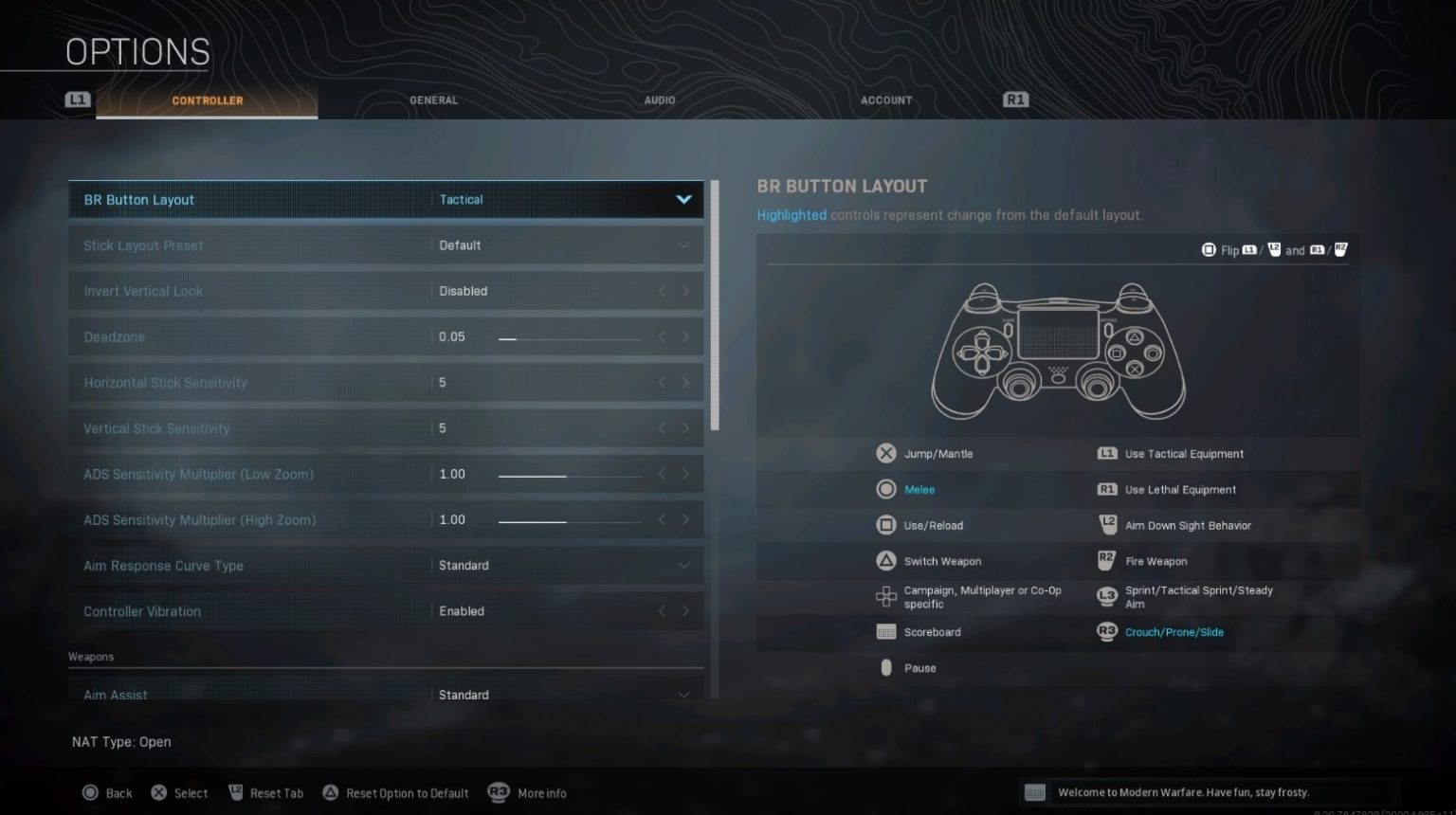Screen dimensions: 1456x815
Task: Click the L1 Use Tactical Equipment icon
Action: coord(1106,453)
